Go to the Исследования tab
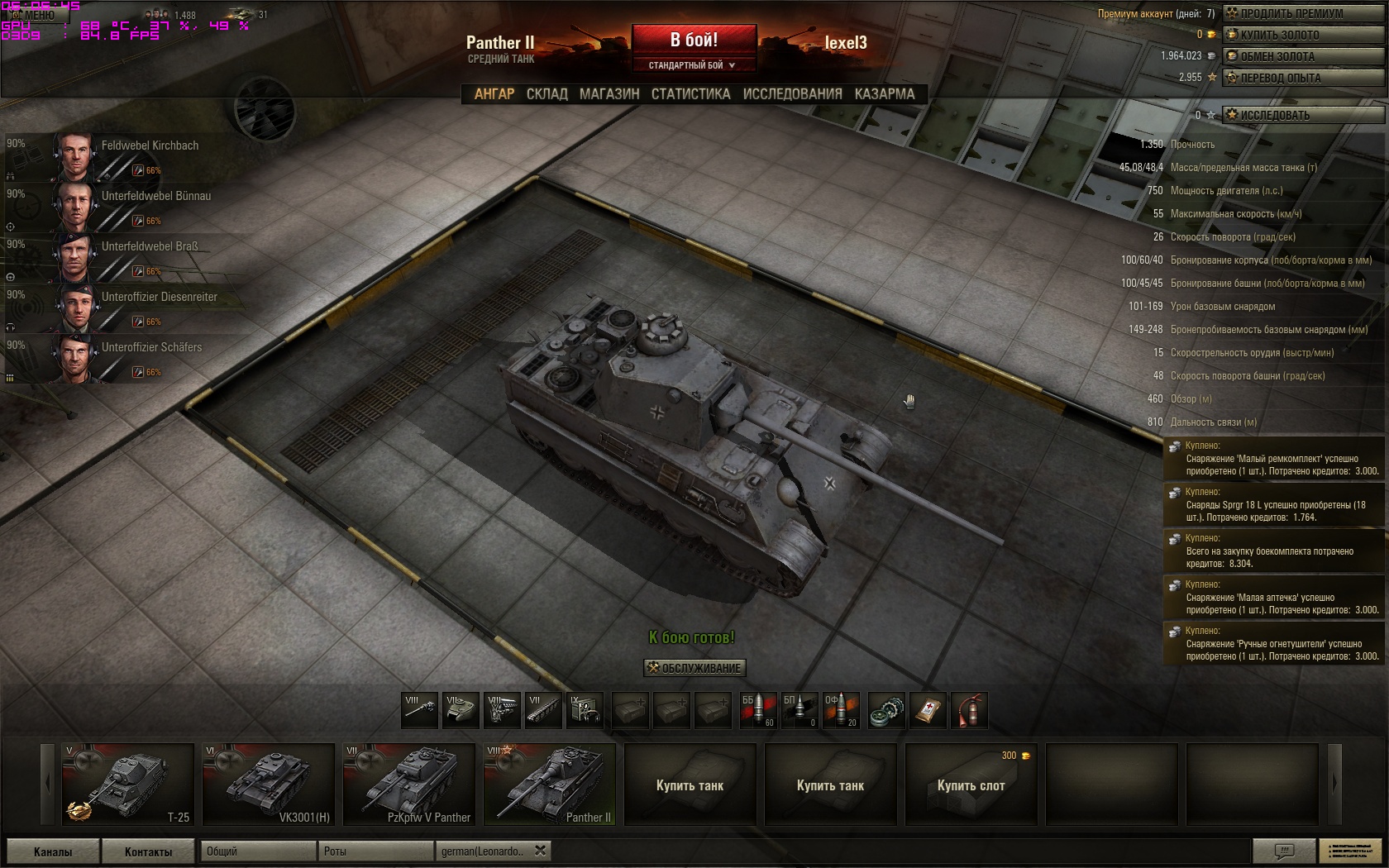This screenshot has width=1389, height=868. pos(792,94)
